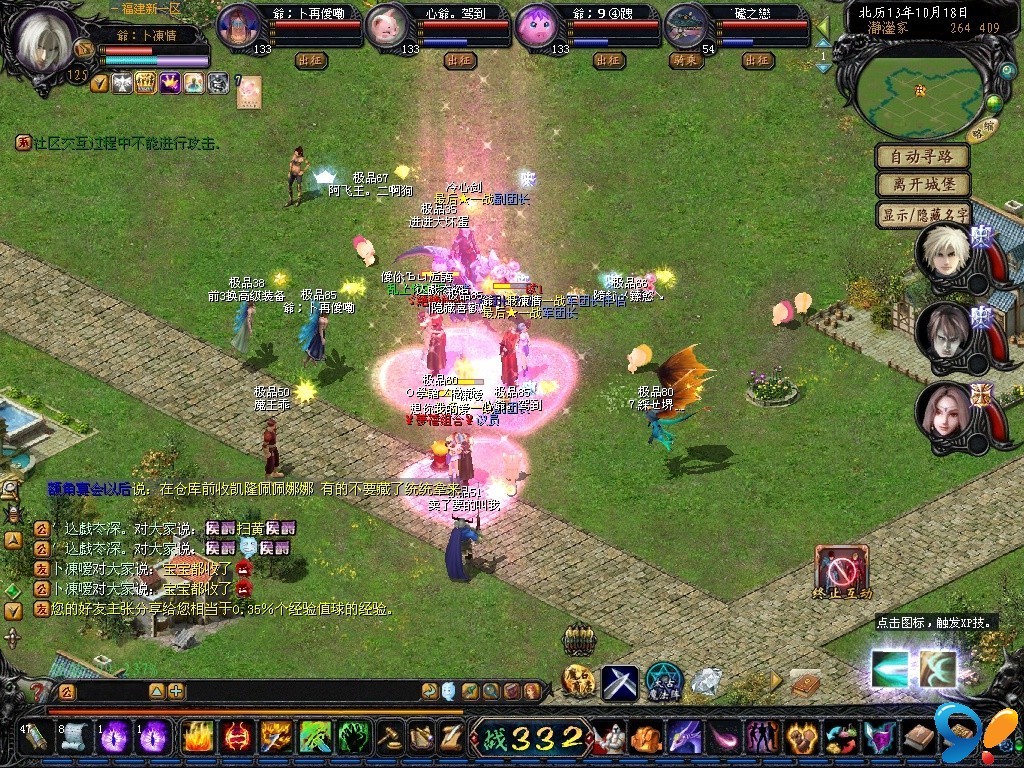Click the 自动寻路 auto-pathfinding button
This screenshot has height=768, width=1024.
pyautogui.click(x=923, y=156)
